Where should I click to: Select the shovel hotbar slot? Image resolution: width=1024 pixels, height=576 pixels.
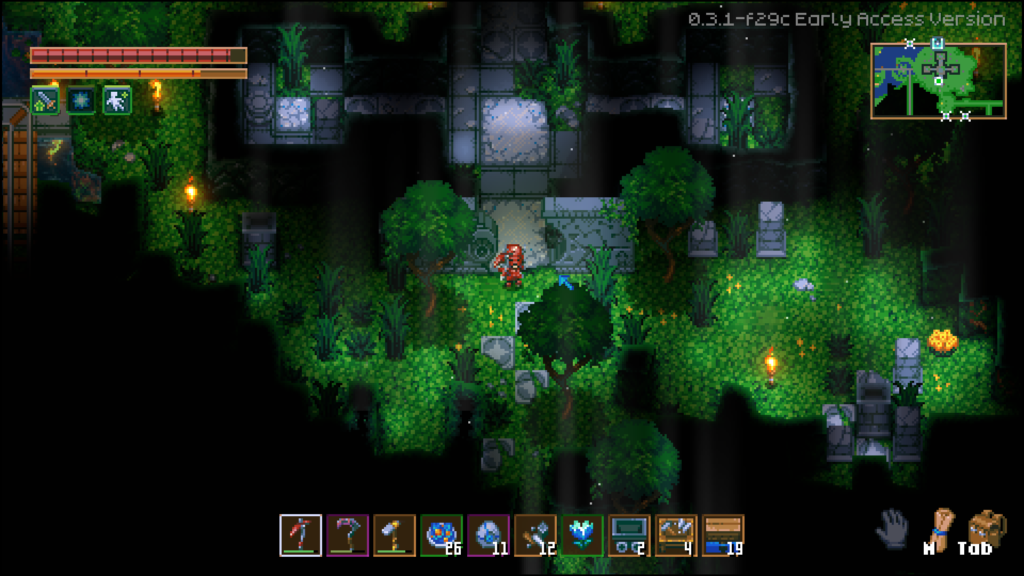pyautogui.click(x=394, y=535)
